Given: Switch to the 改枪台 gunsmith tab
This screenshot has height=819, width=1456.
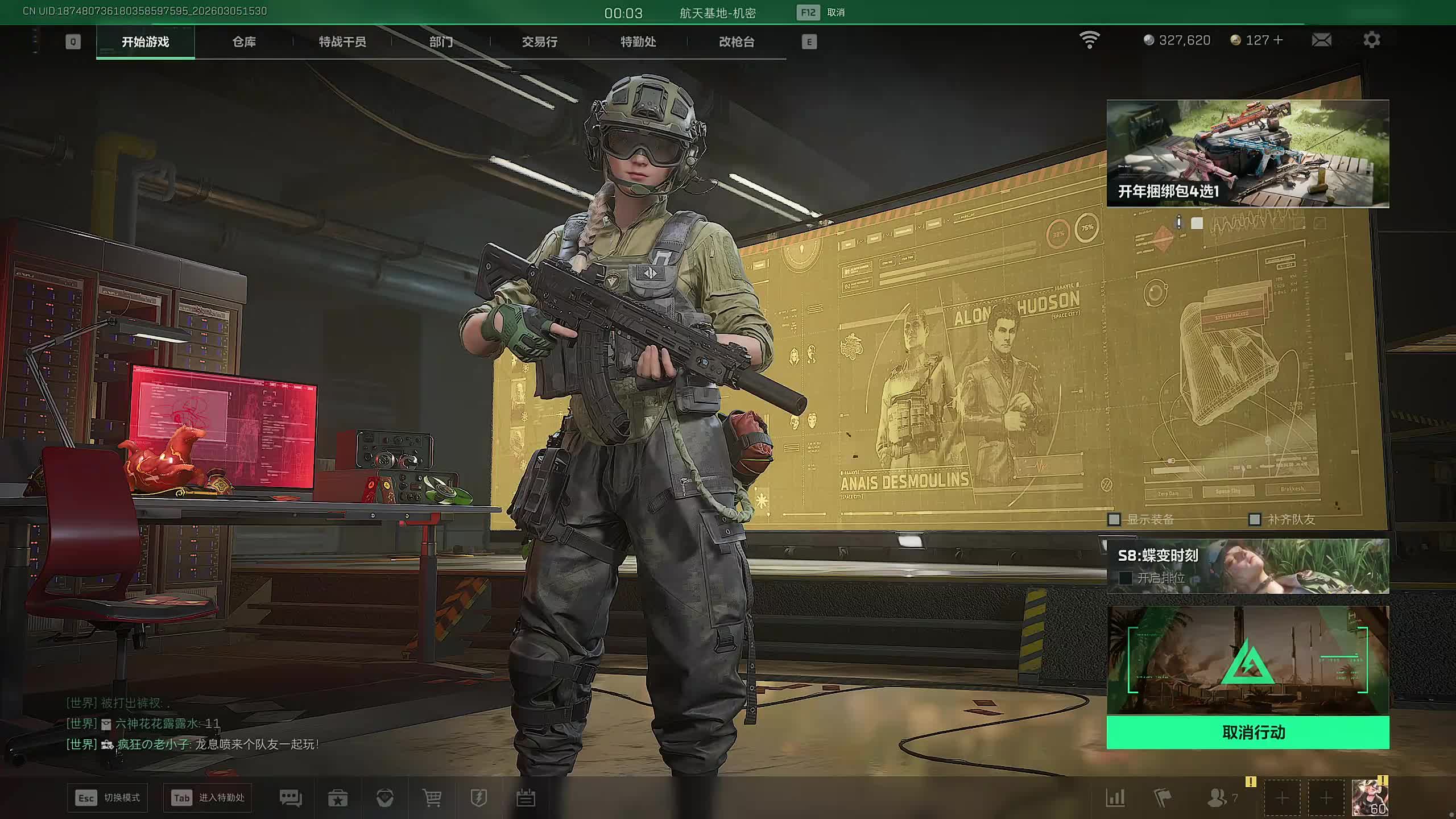Looking at the screenshot, I should pos(737,42).
